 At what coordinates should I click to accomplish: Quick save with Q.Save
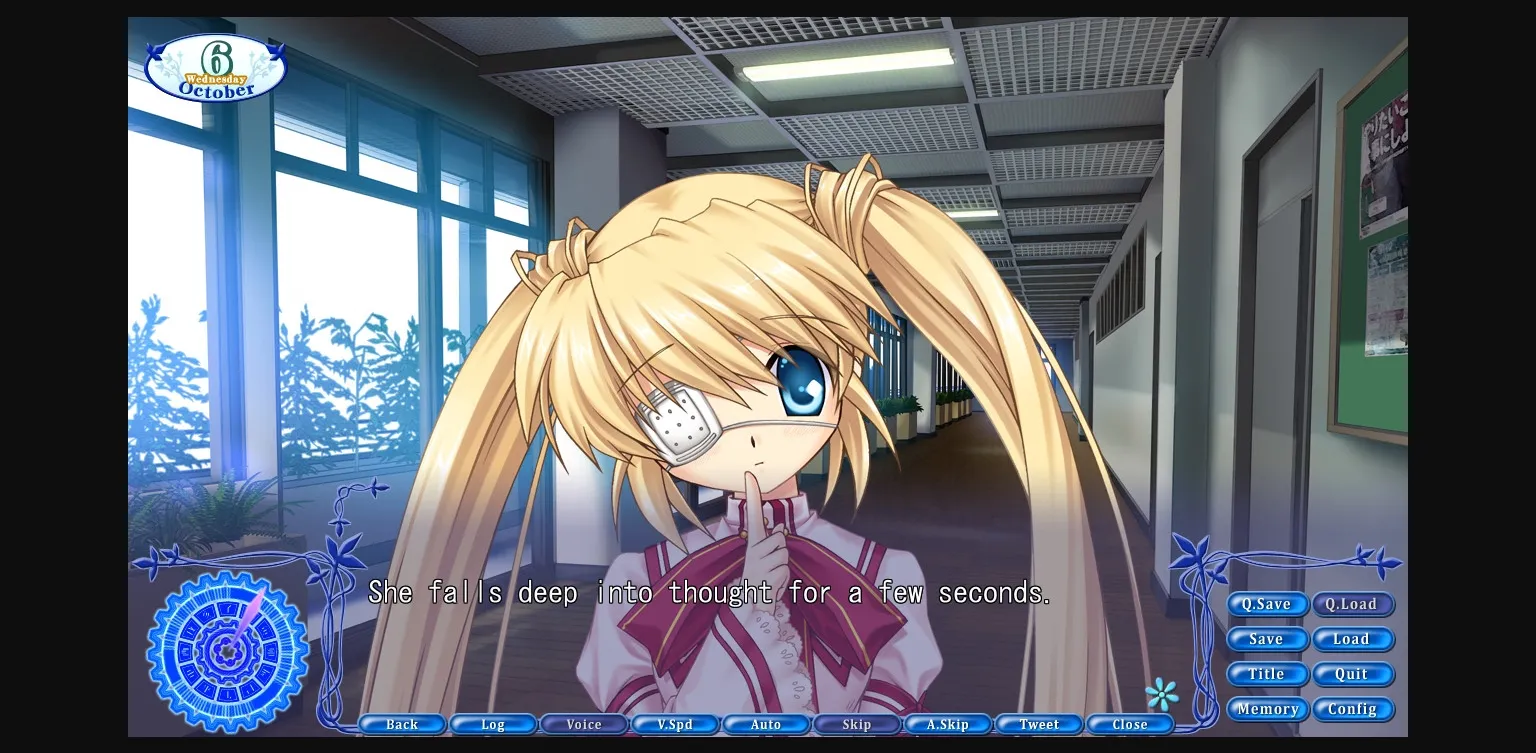[x=1266, y=604]
